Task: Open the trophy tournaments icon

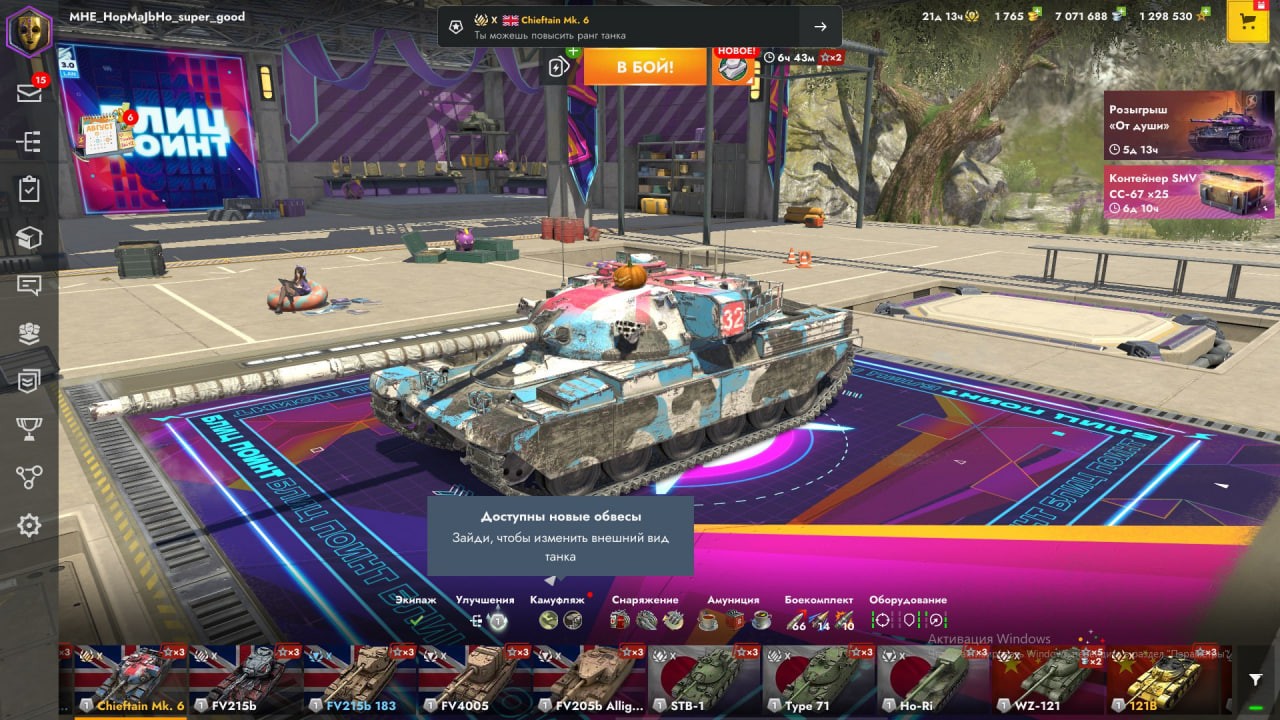Action: 29,429
